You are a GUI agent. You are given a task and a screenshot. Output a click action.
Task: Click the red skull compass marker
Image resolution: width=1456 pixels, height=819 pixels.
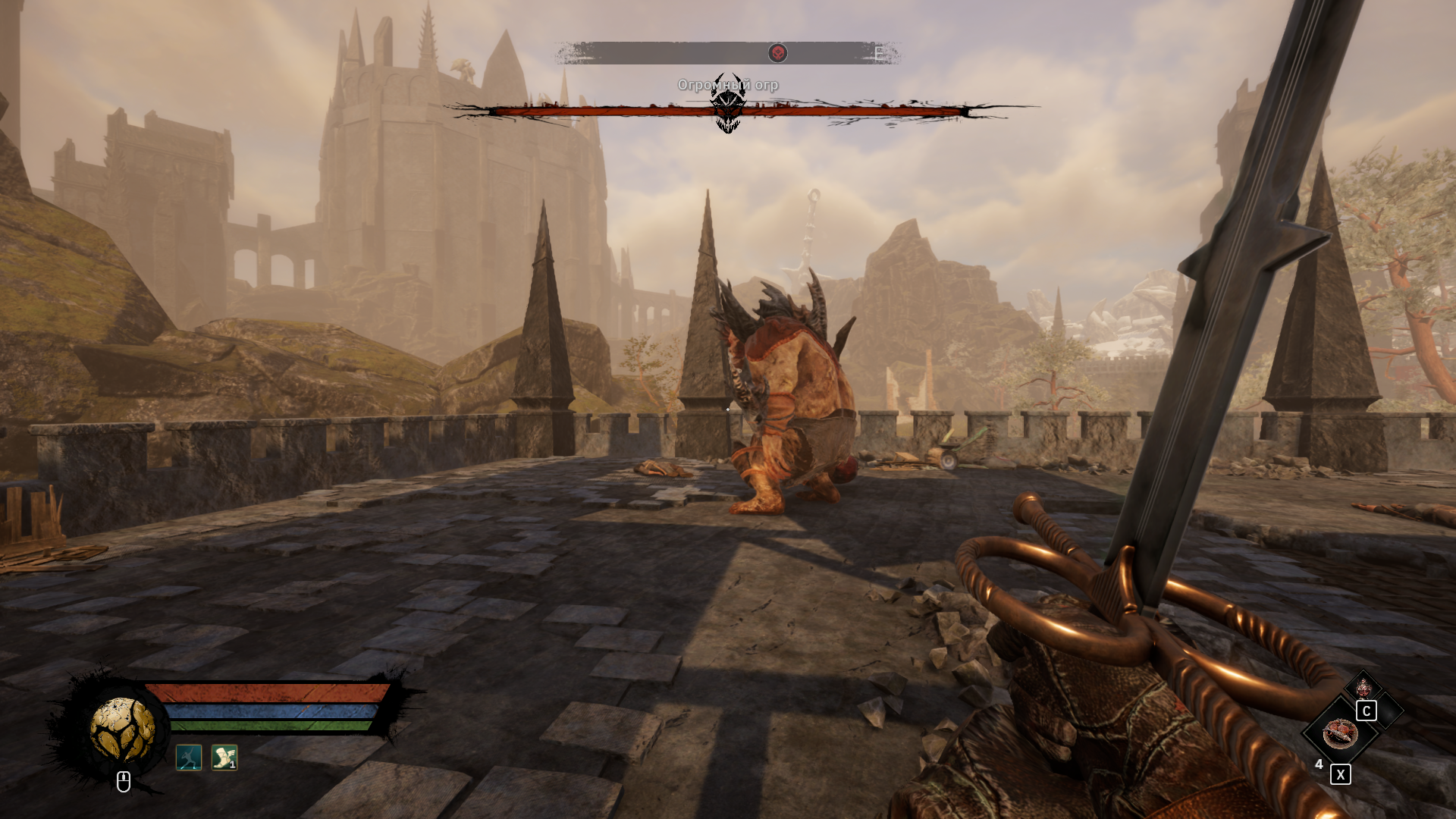pyautogui.click(x=777, y=53)
